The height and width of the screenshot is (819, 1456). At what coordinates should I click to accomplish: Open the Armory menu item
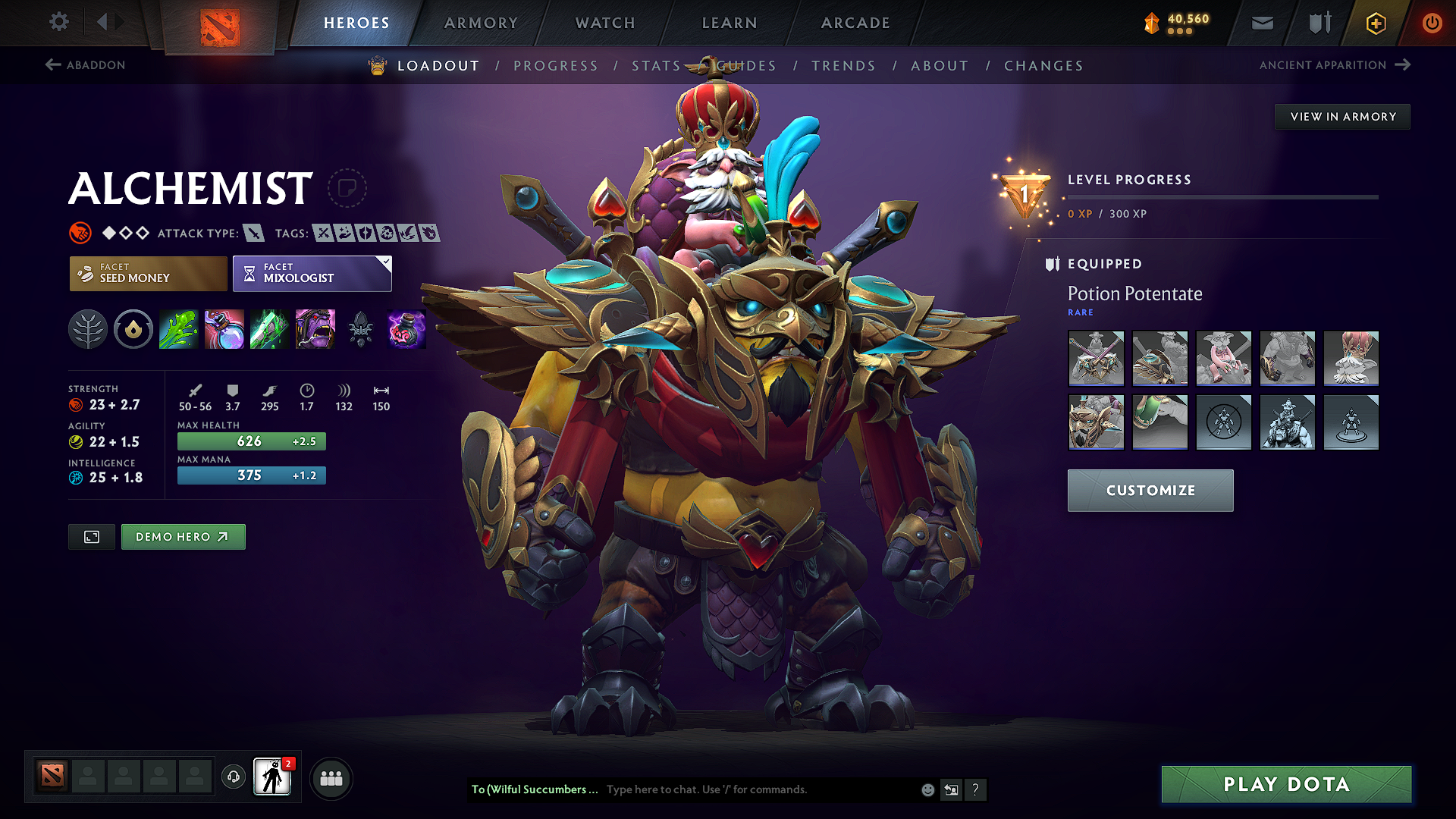pyautogui.click(x=481, y=23)
